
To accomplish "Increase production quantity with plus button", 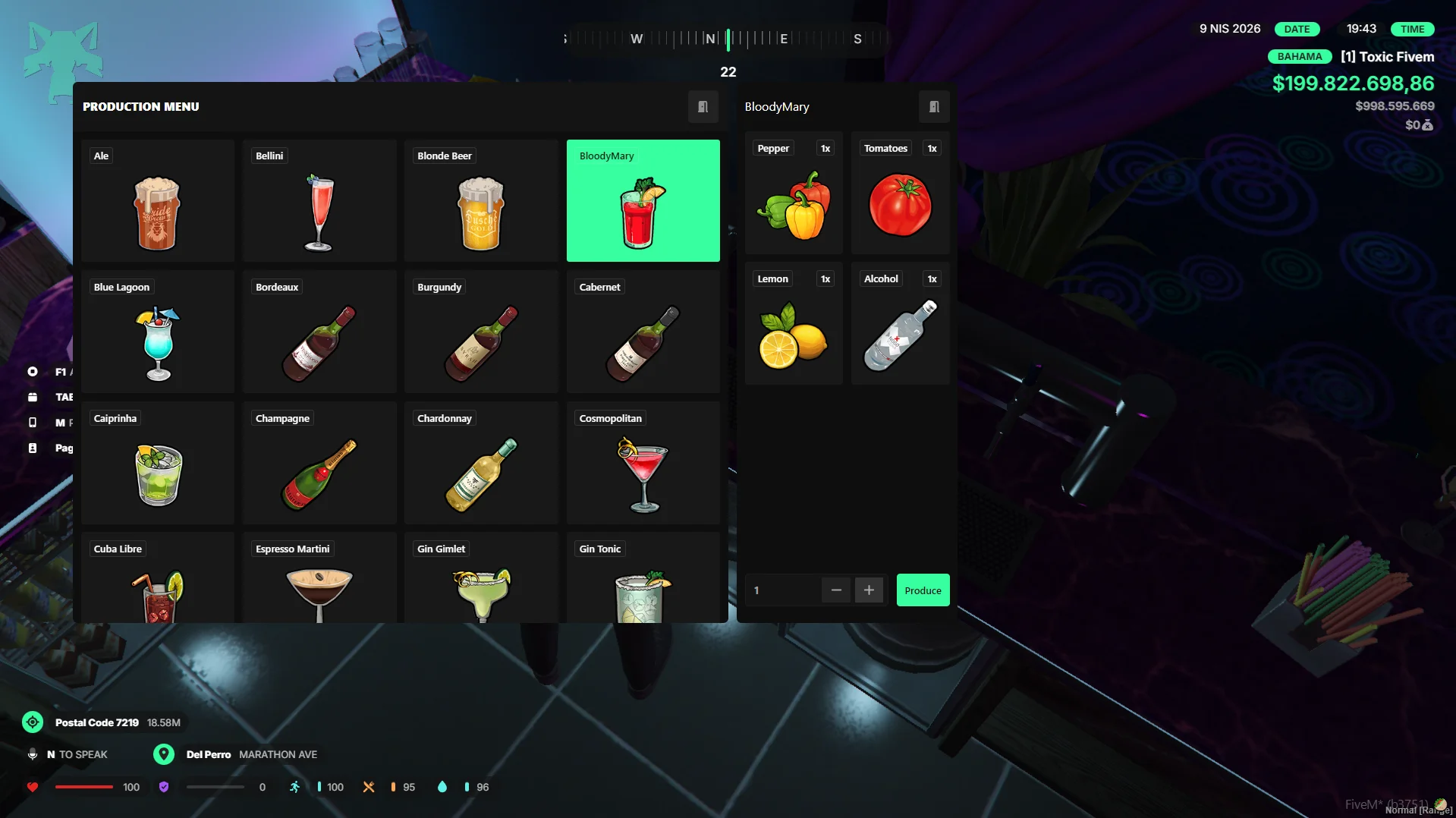I will [869, 590].
